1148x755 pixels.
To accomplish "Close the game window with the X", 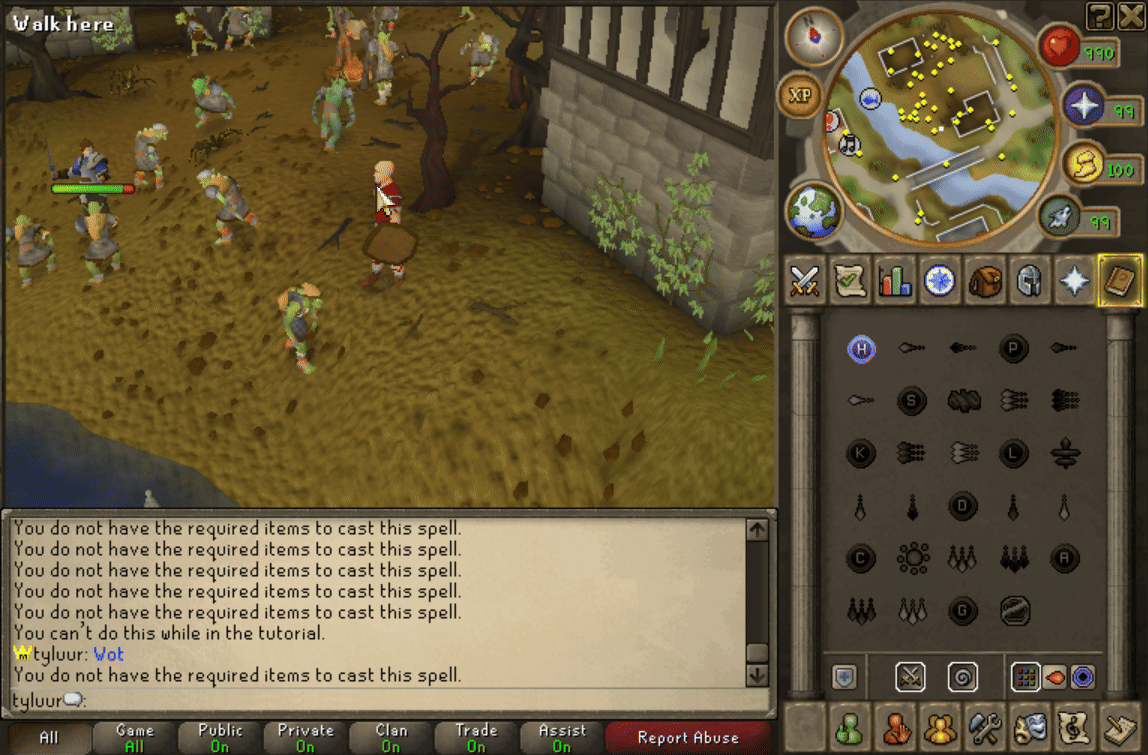I will [1130, 13].
